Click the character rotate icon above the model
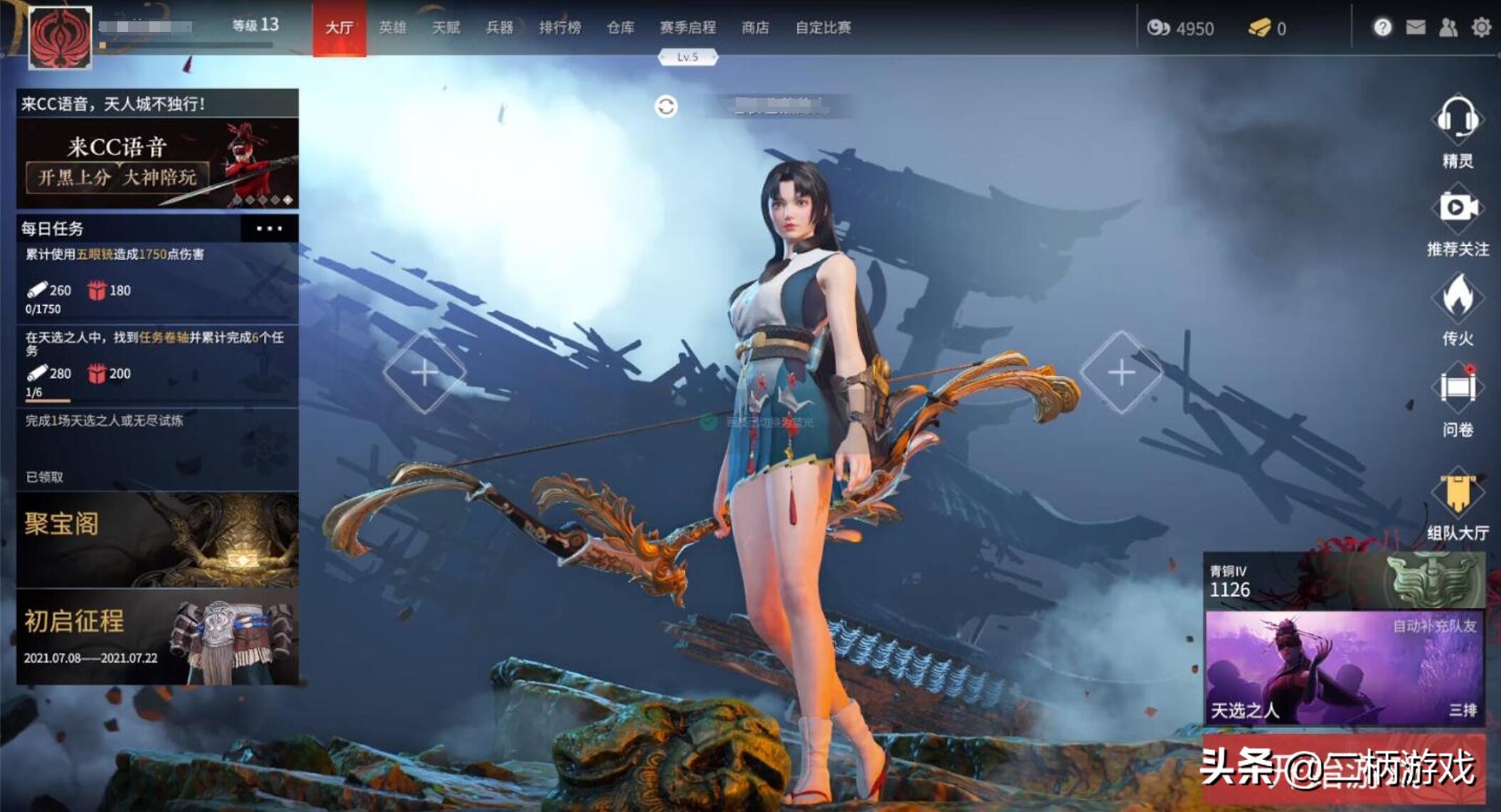This screenshot has width=1501, height=812. pyautogui.click(x=667, y=107)
